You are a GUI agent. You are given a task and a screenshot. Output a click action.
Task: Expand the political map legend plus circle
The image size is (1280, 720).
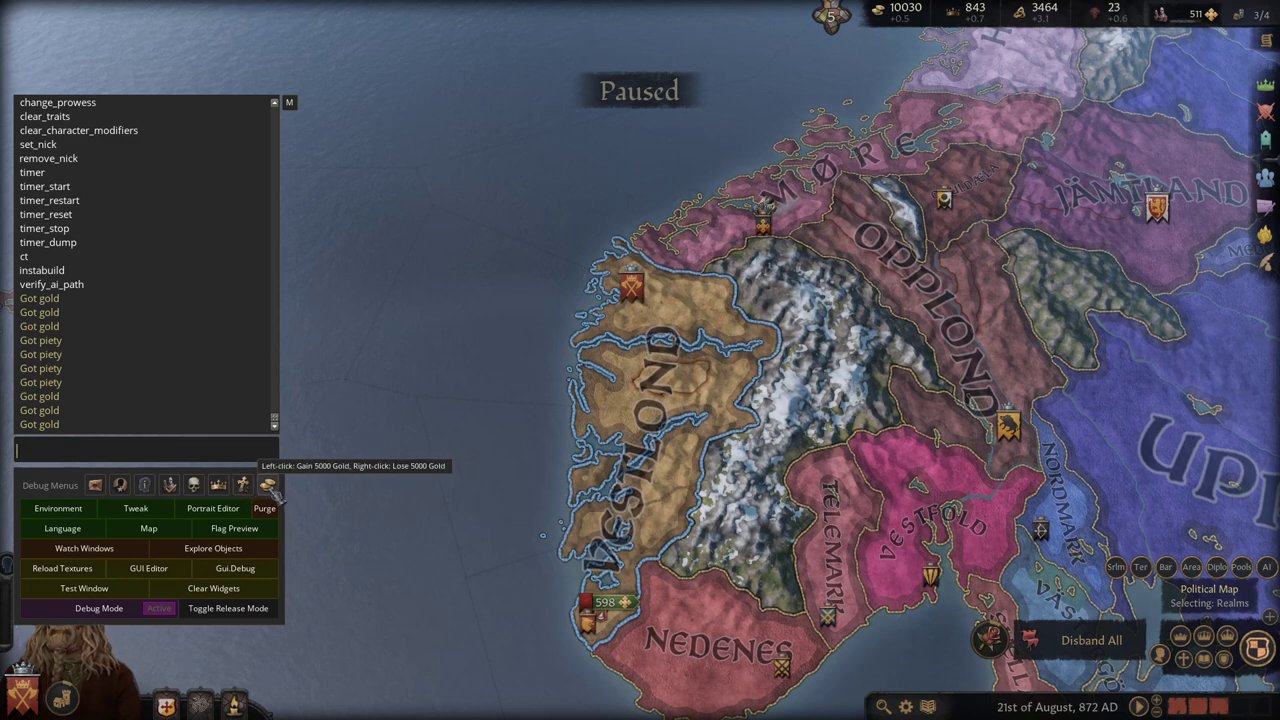[x=1268, y=616]
